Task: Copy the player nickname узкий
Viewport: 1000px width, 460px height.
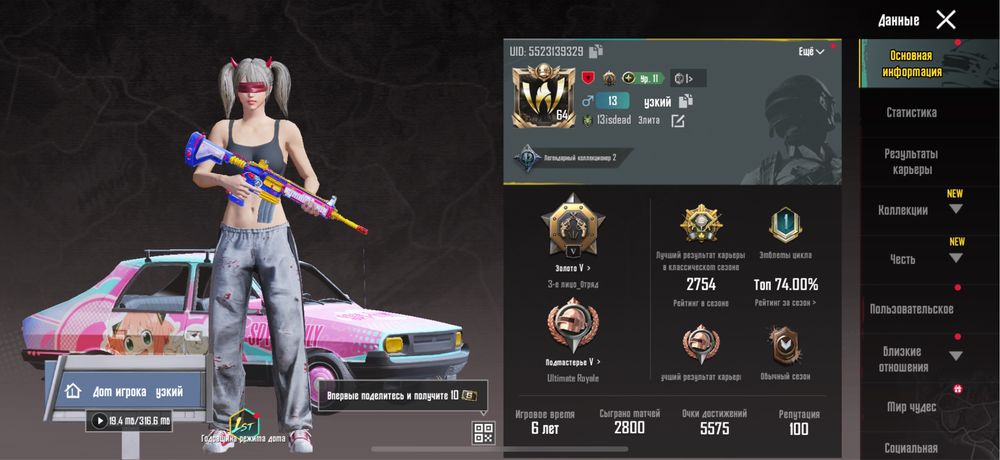Action: coord(686,101)
